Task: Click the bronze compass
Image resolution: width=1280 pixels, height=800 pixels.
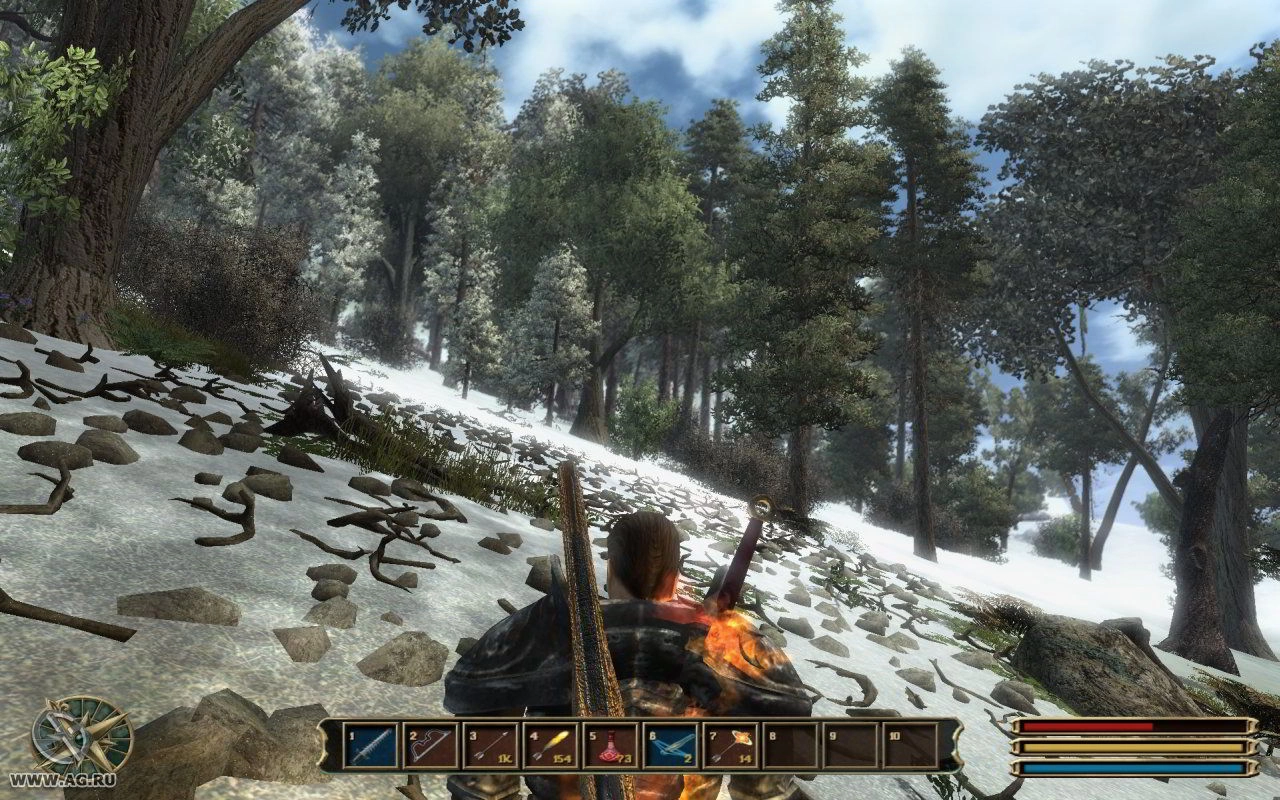Action: click(80, 737)
